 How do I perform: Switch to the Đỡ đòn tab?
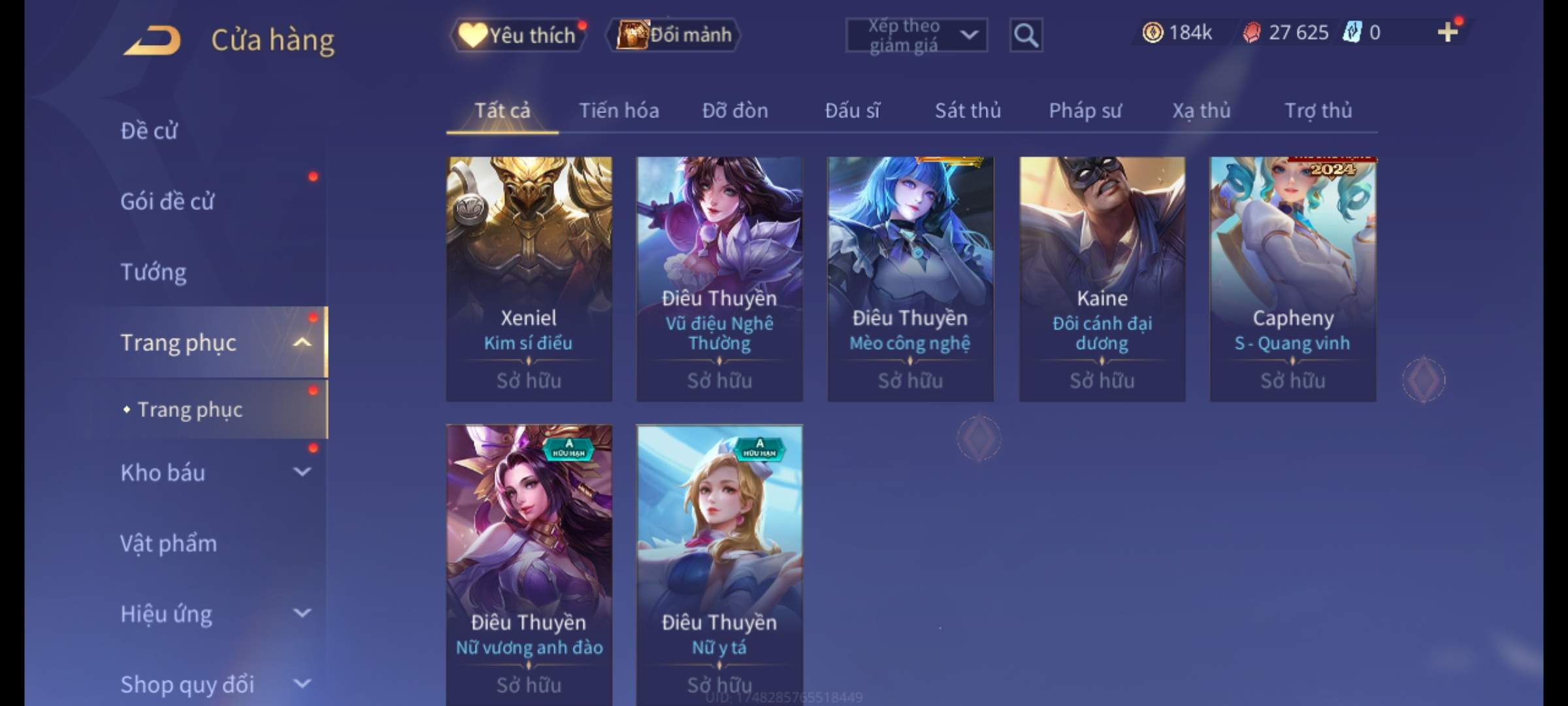click(x=735, y=110)
